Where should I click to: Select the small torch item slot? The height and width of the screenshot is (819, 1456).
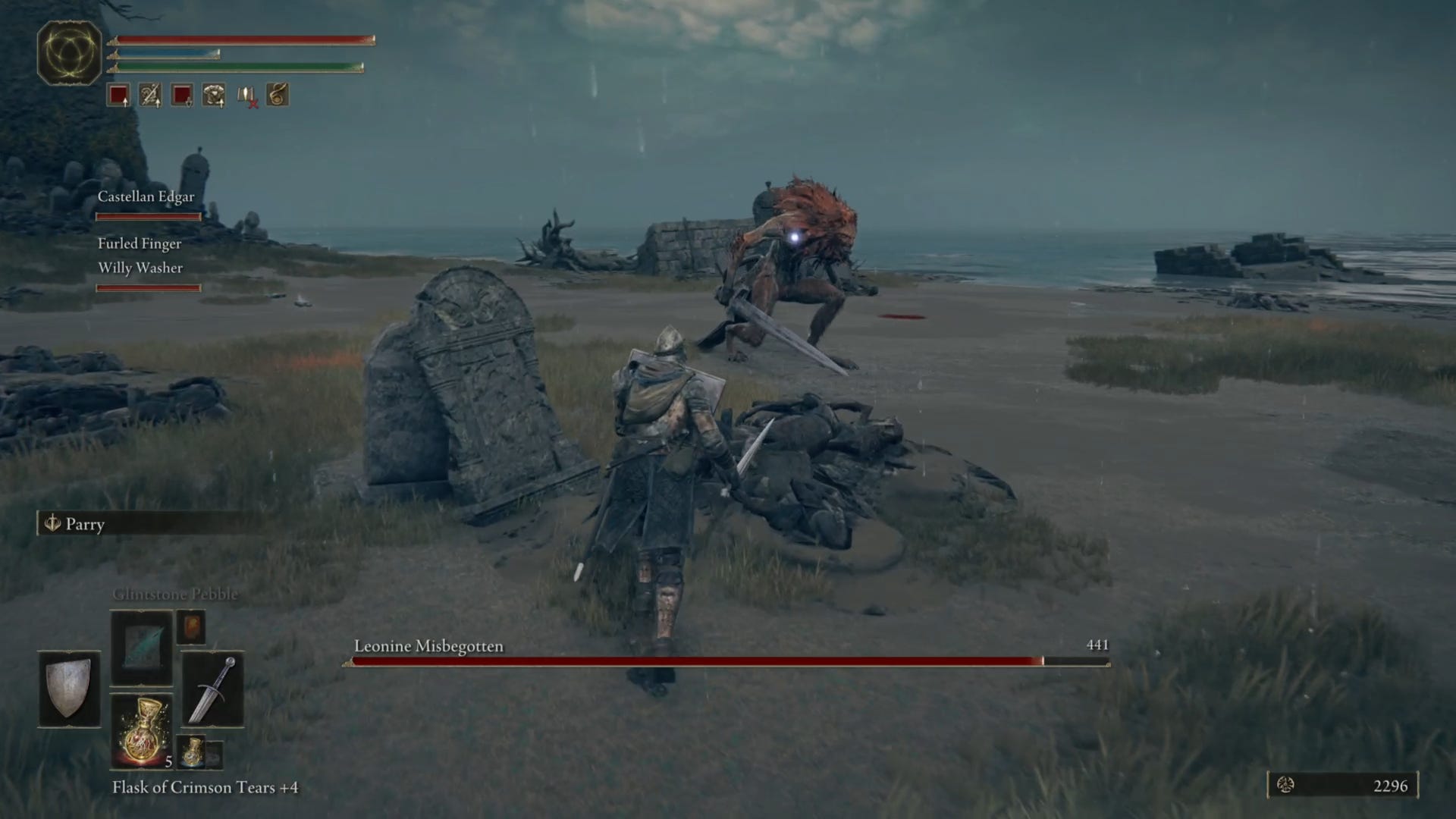tap(191, 627)
